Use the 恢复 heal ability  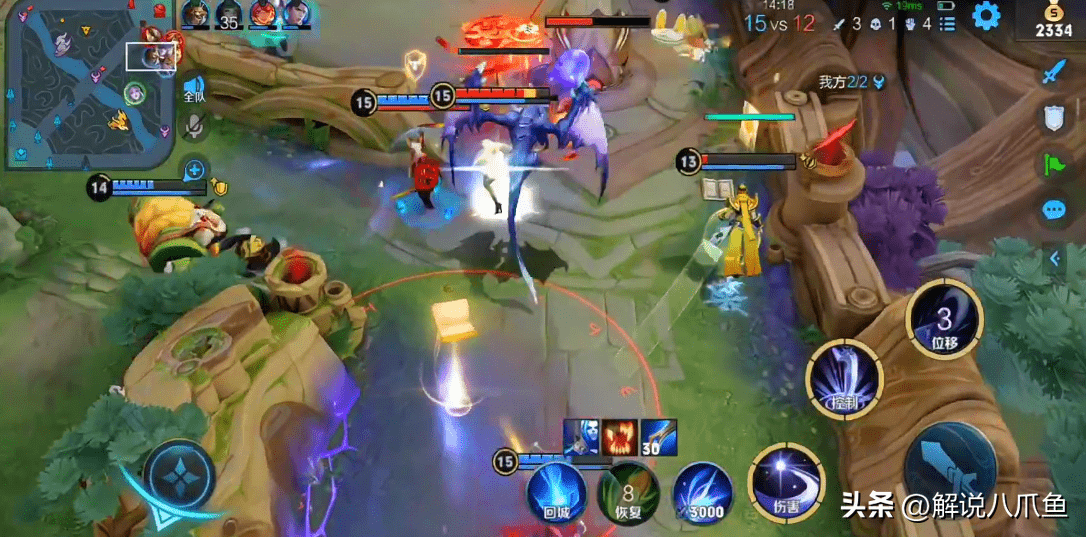[627, 492]
